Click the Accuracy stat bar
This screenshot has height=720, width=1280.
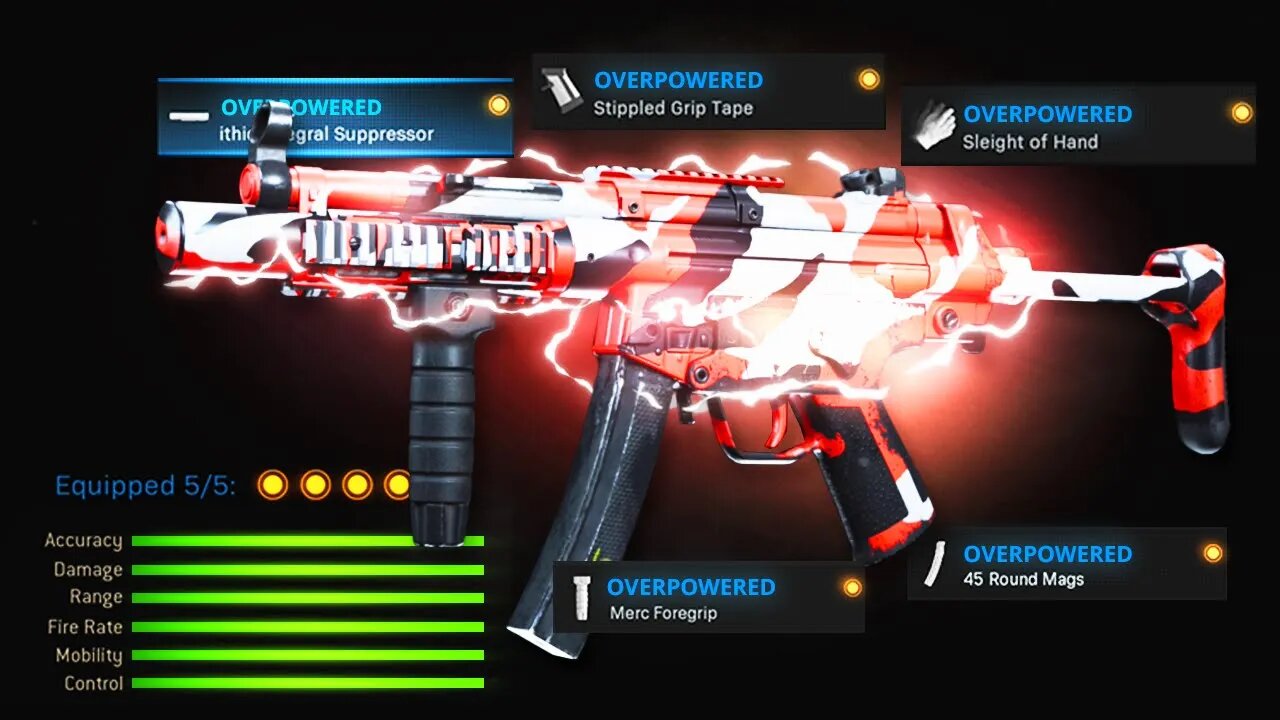pos(300,540)
